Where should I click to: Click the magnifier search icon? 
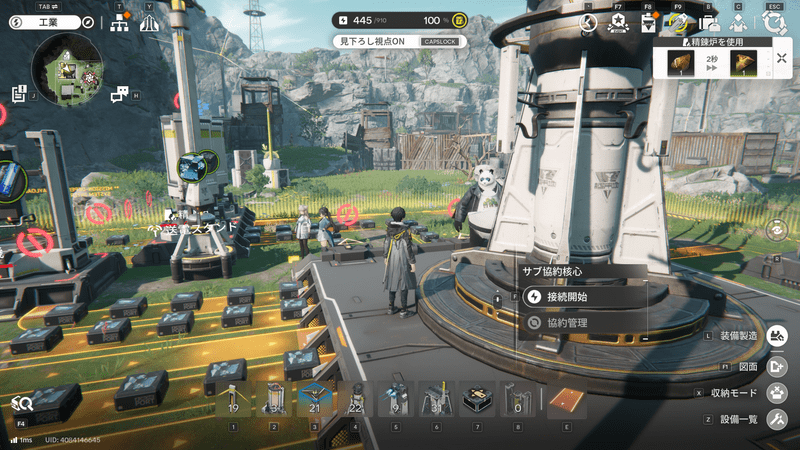click(x=20, y=403)
